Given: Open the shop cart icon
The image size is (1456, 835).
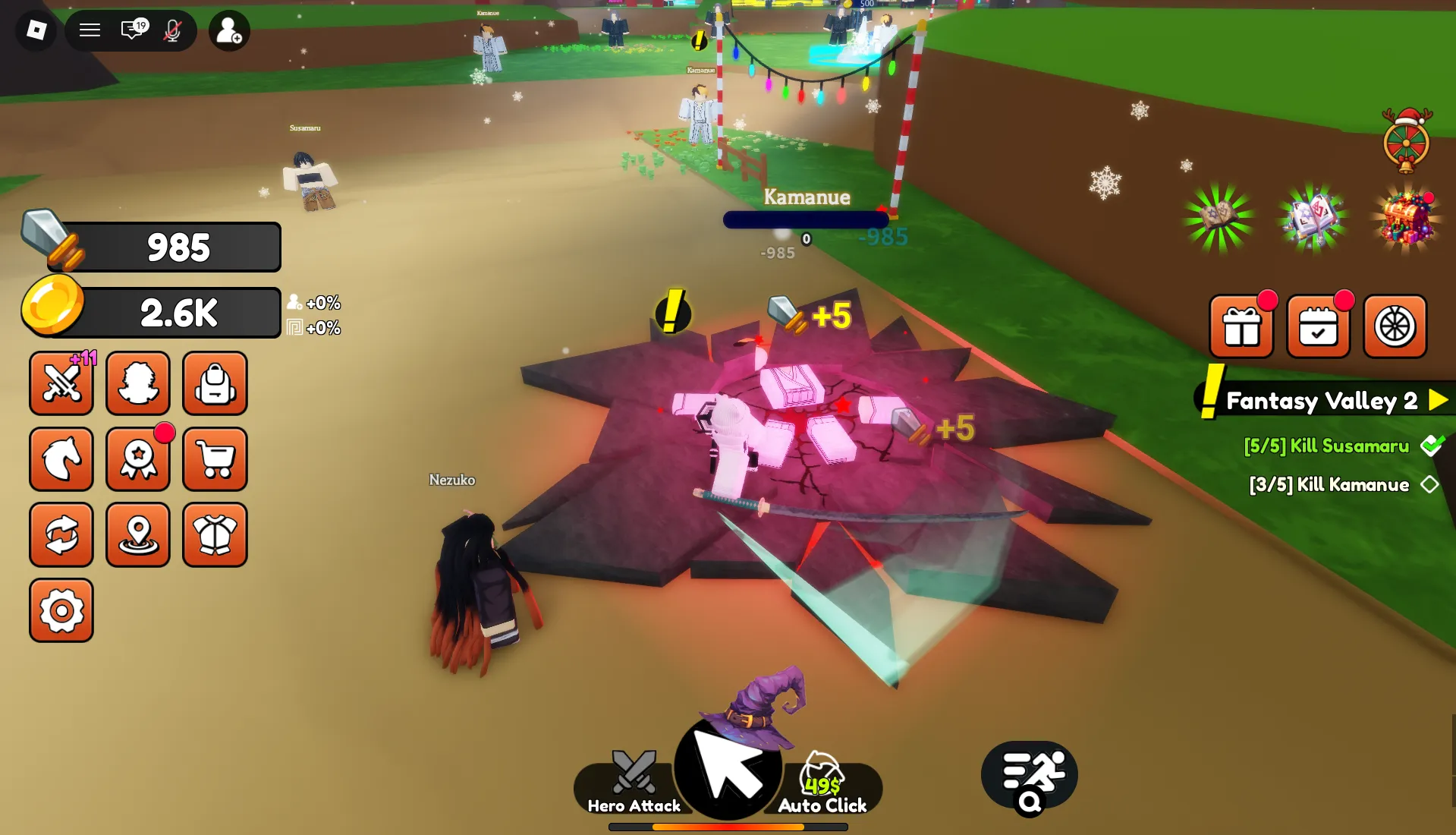Looking at the screenshot, I should click(215, 459).
